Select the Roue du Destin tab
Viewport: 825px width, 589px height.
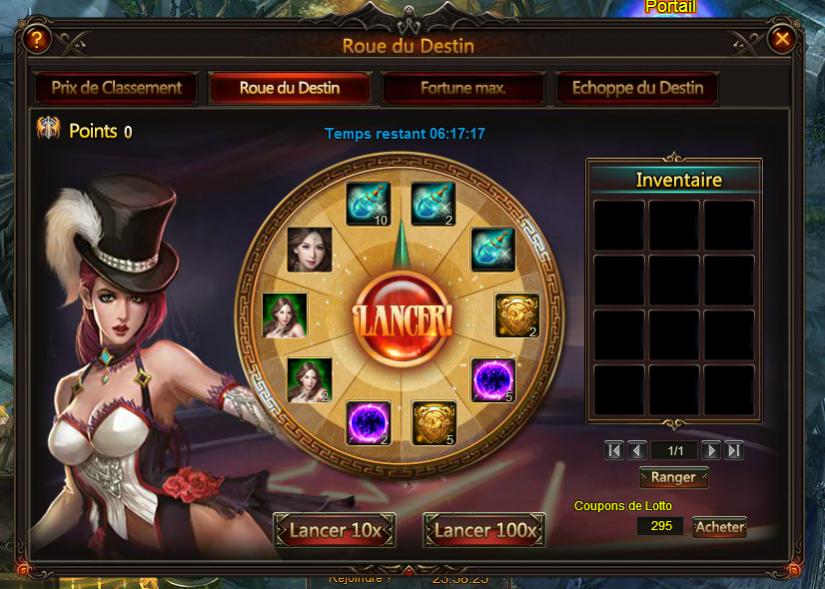(289, 88)
